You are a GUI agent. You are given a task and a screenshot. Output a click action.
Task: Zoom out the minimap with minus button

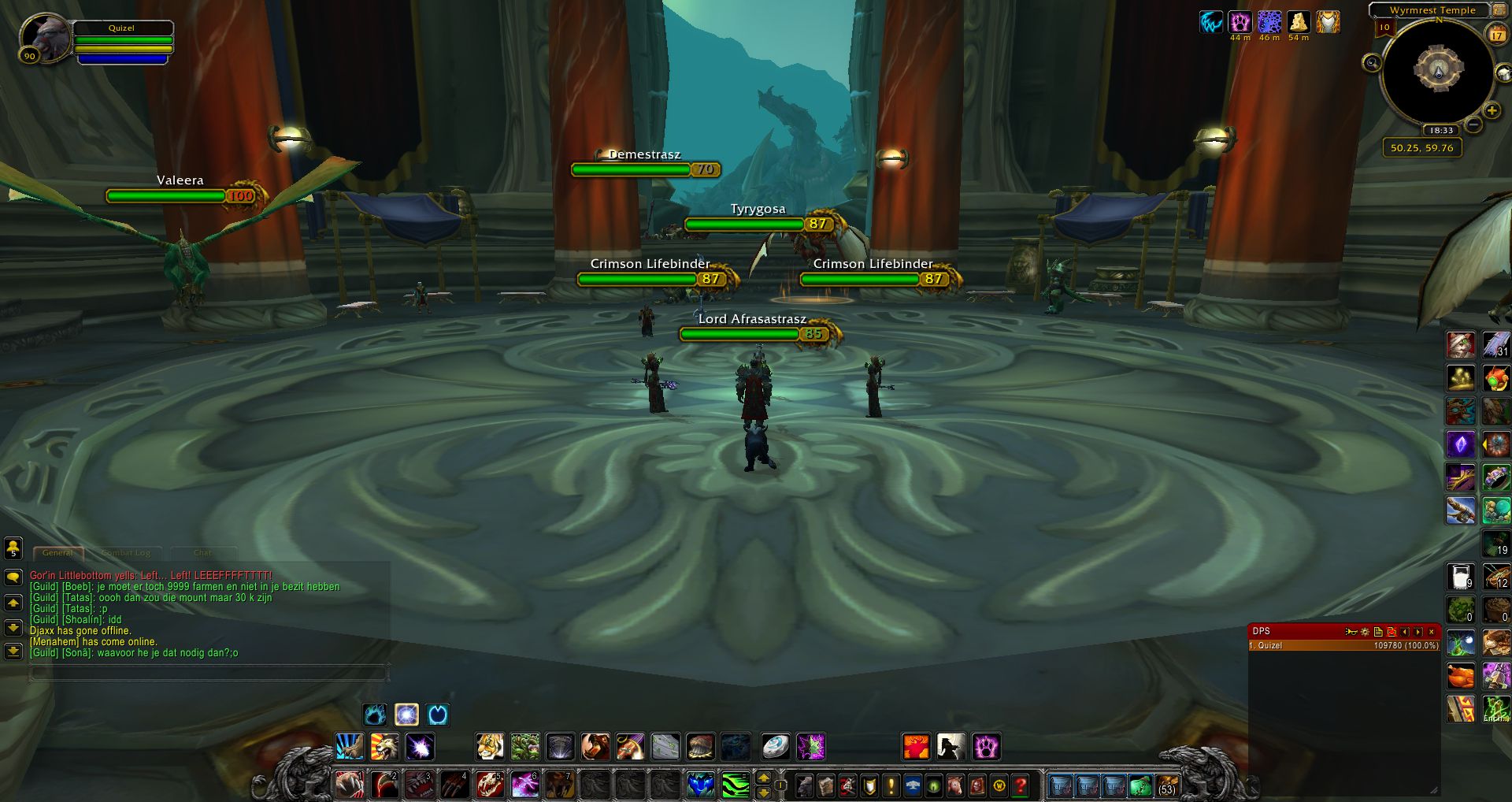click(1473, 125)
